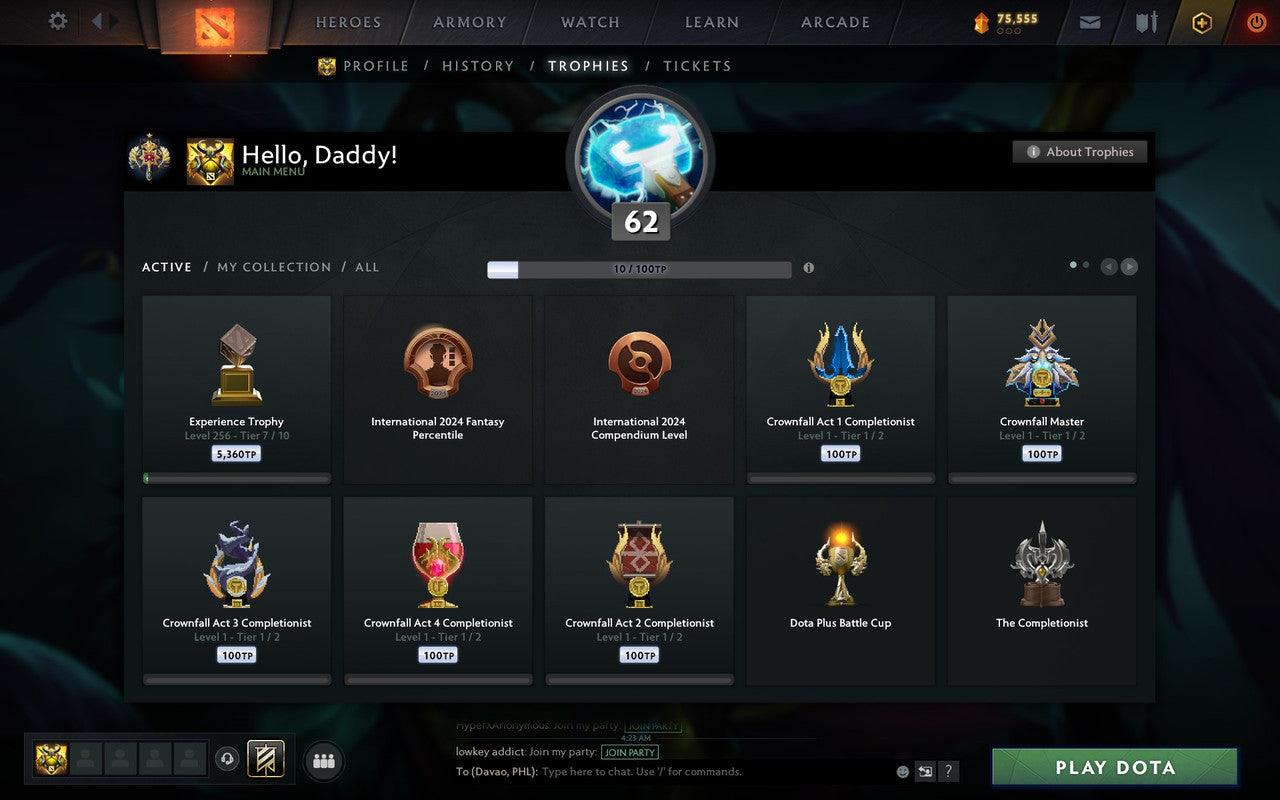Select the ALL trophies filter
Screen dimensions: 1280x800
pyautogui.click(x=367, y=267)
